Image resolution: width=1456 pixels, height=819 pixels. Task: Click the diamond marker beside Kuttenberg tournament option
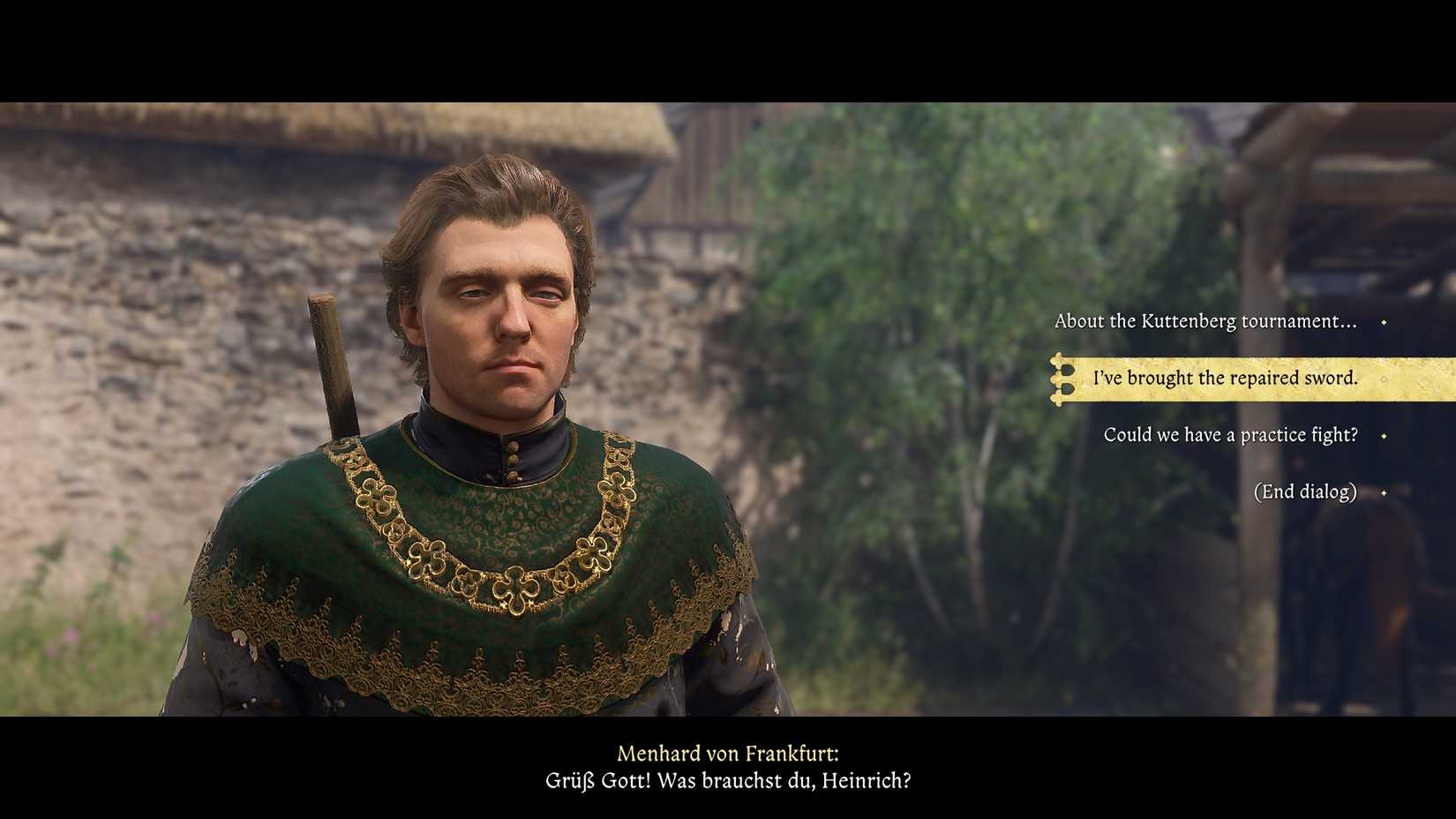[1381, 321]
